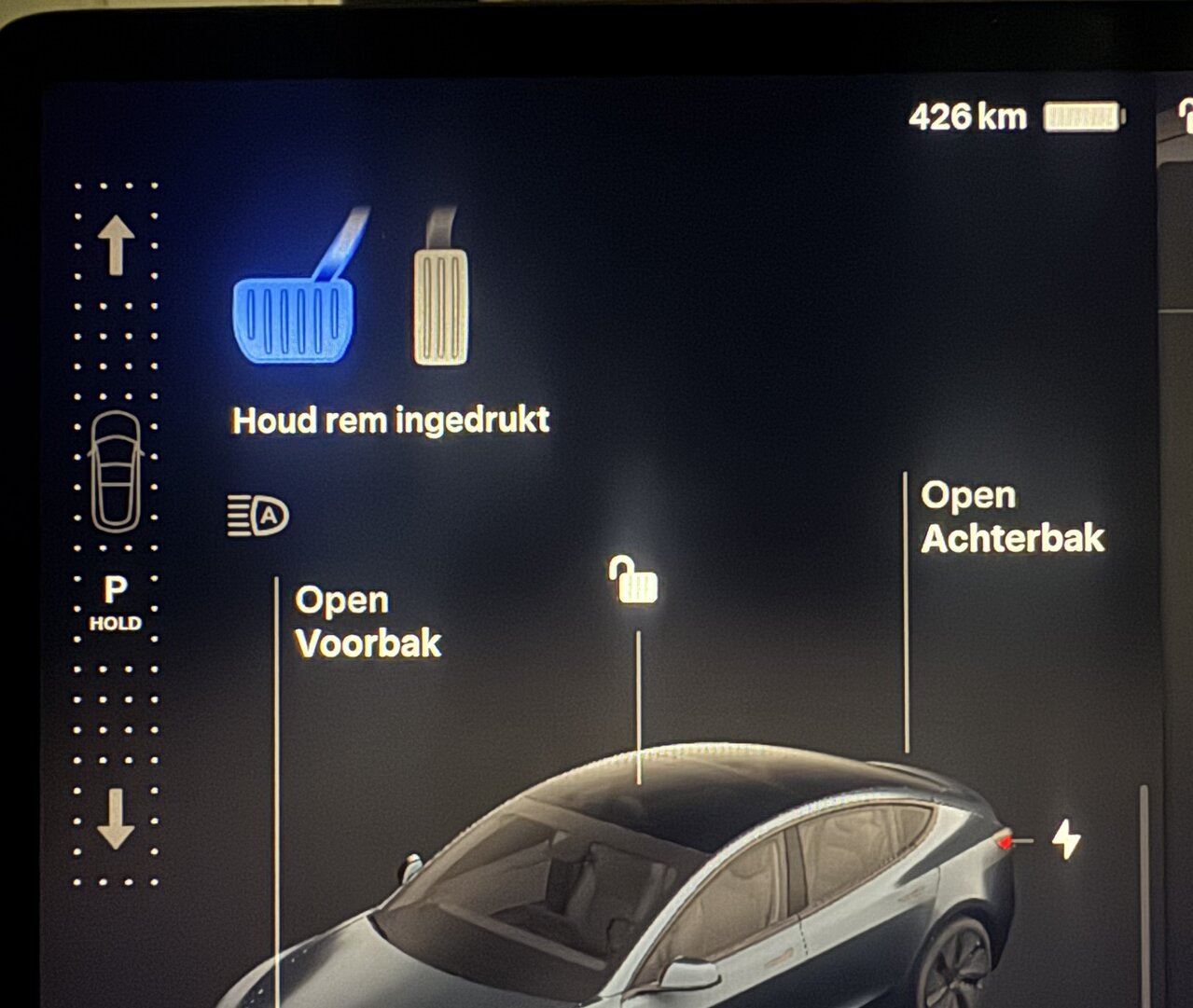This screenshot has width=1193, height=1008.
Task: Open the charge port via lightning bolt icon
Action: (1065, 839)
